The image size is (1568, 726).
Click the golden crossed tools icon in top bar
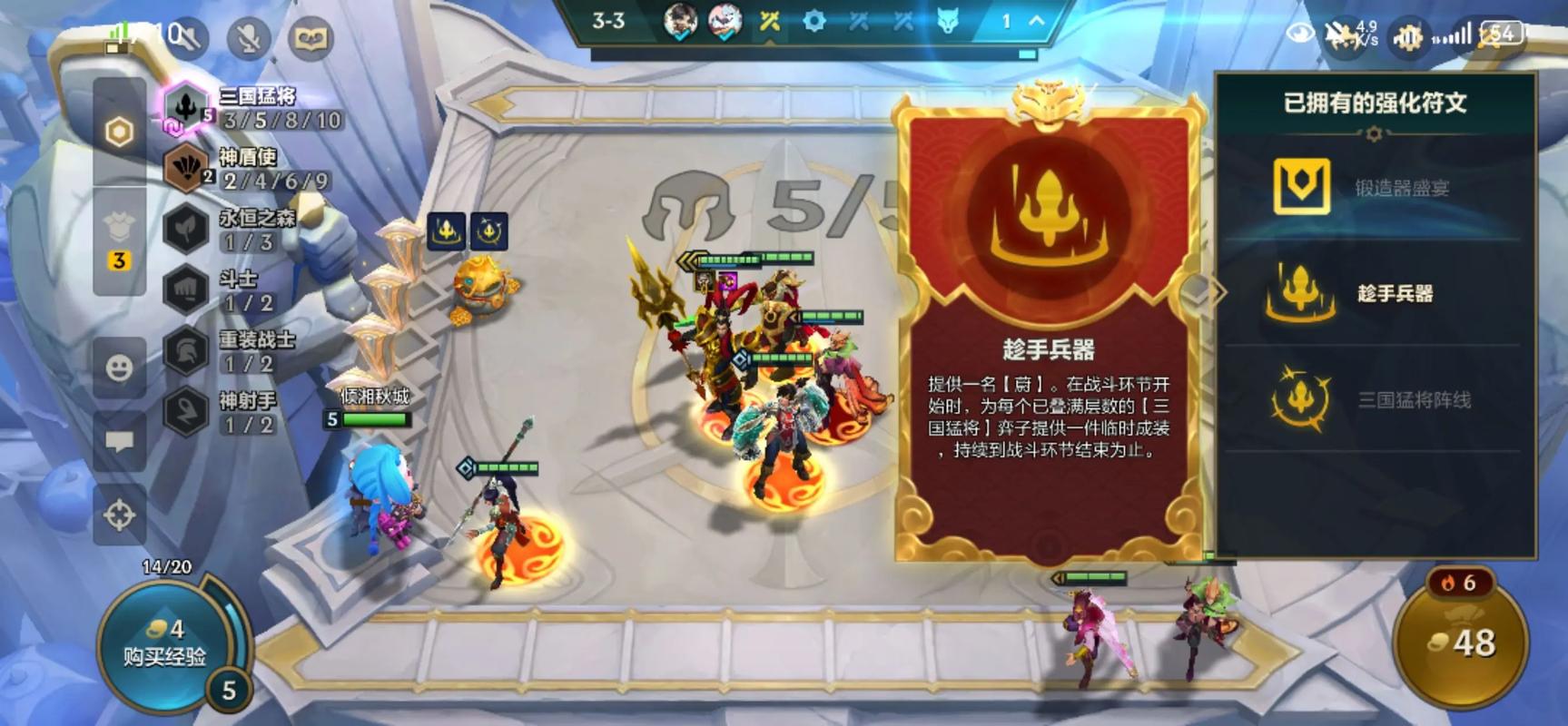click(770, 20)
